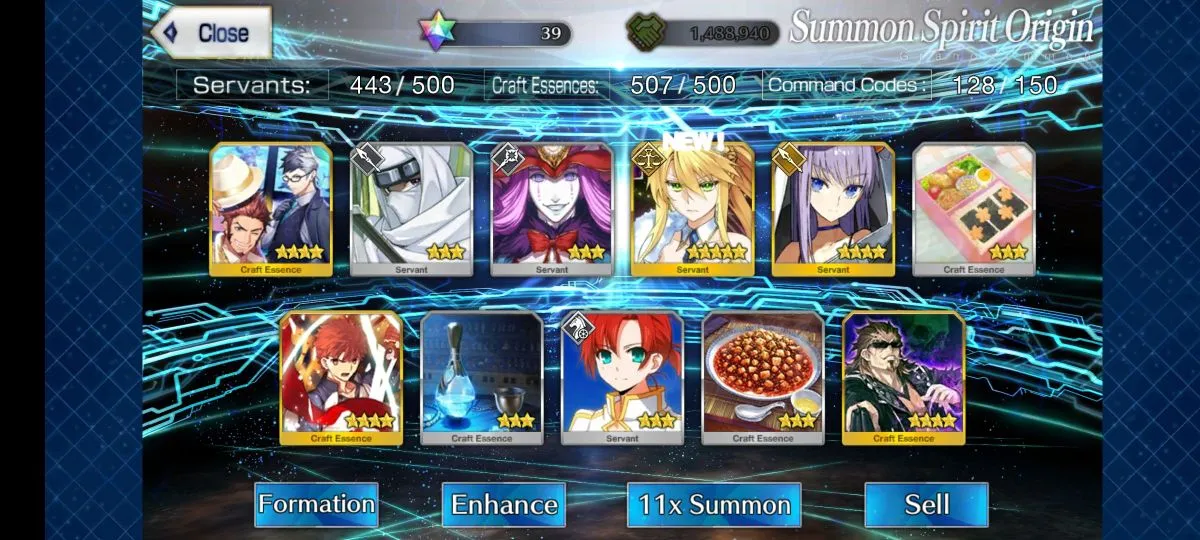Close the summon results screen
The image size is (1200, 540).
(x=211, y=33)
